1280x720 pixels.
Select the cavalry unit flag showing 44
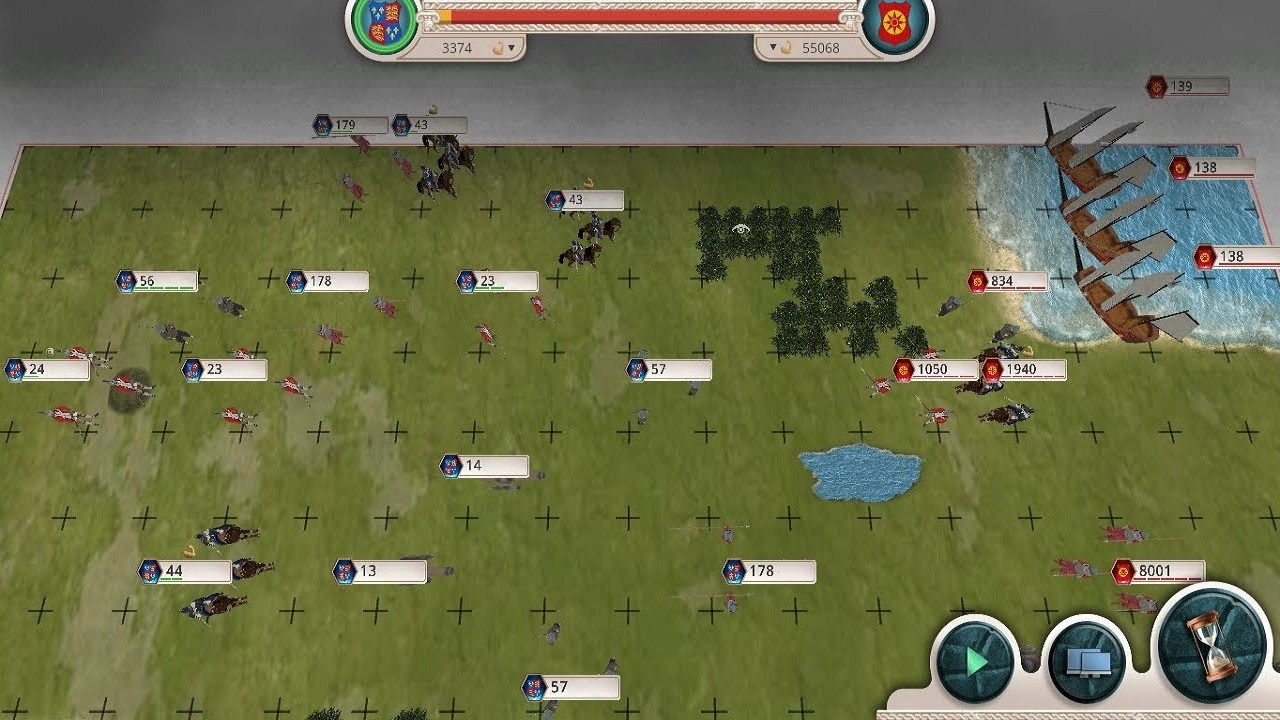[176, 569]
